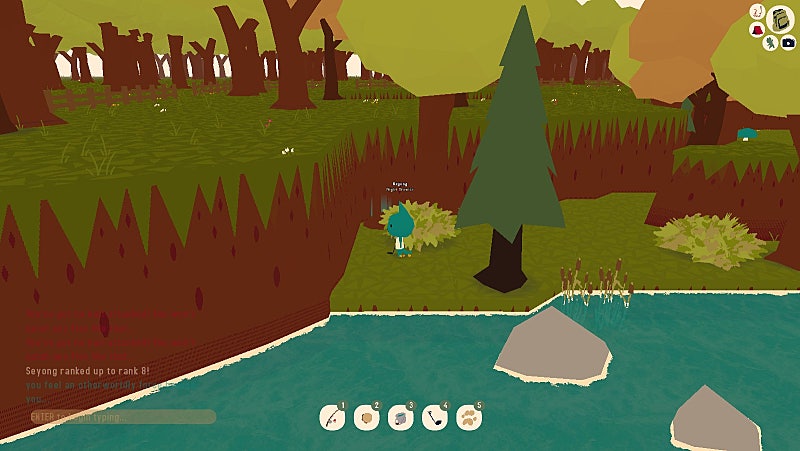The height and width of the screenshot is (451, 800).
Task: Open the camera photo mode
Action: tap(789, 43)
